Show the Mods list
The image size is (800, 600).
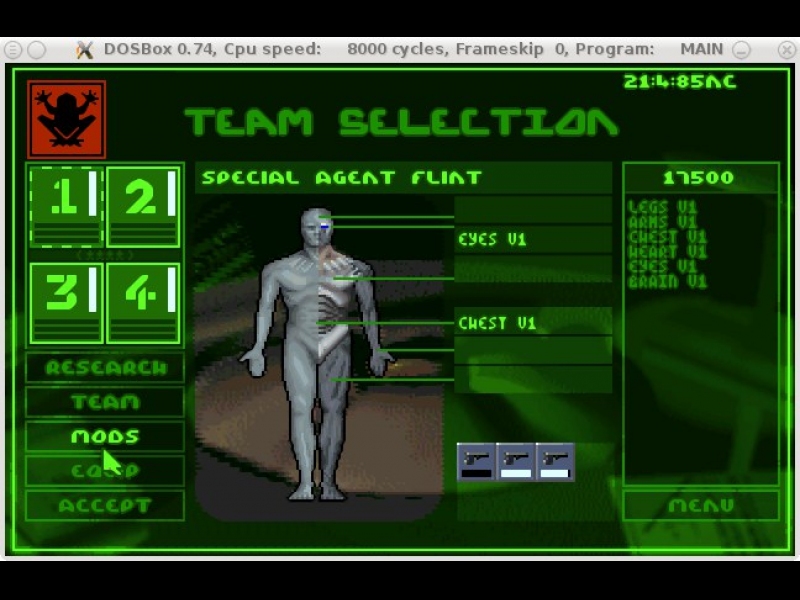tap(105, 437)
